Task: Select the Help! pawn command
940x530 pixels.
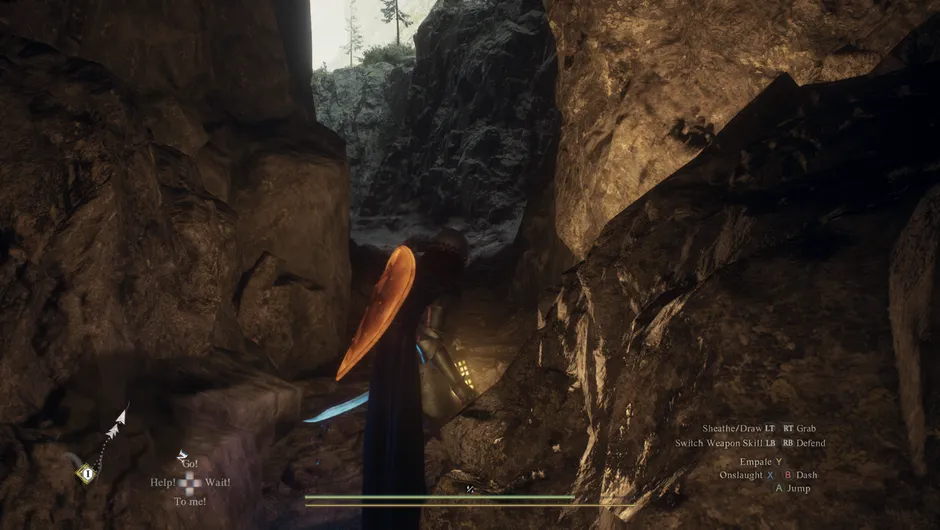Action: coord(163,482)
